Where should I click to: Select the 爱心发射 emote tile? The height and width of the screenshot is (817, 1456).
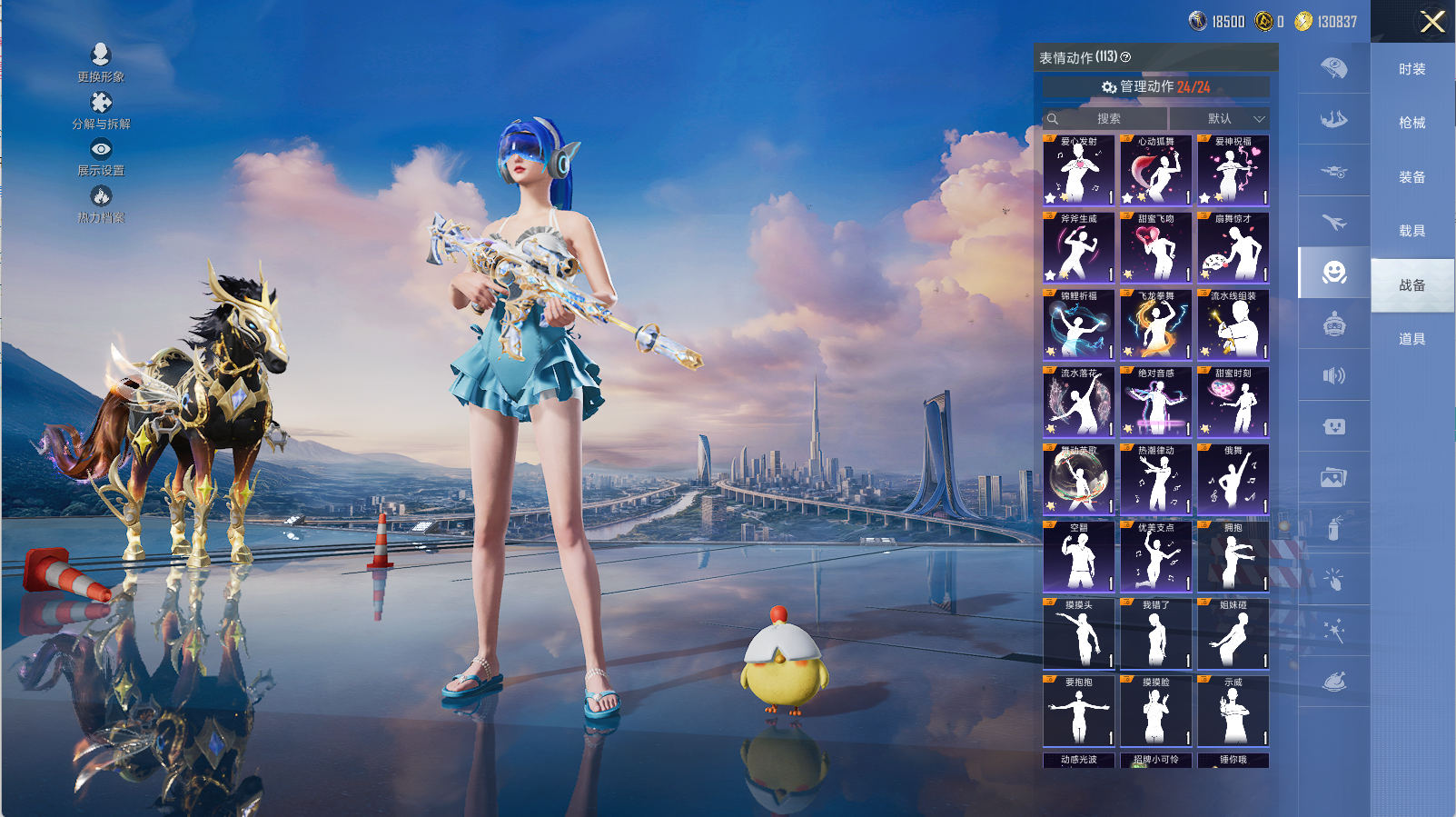point(1078,171)
